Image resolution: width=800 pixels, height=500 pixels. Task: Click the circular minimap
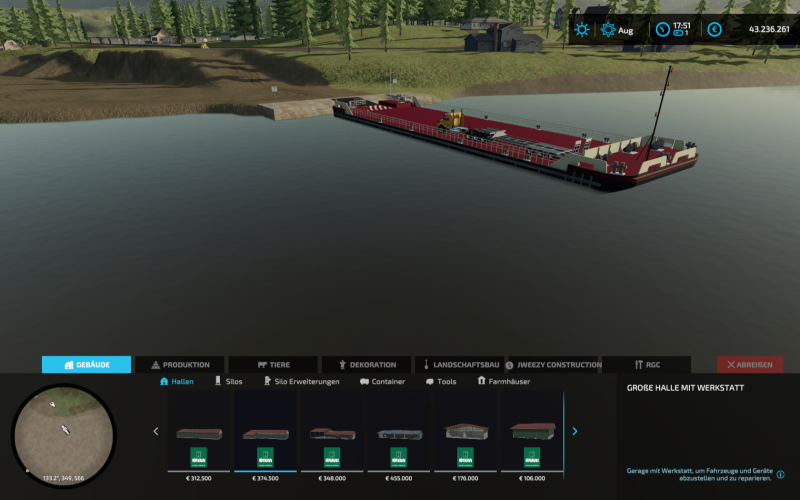pyautogui.click(x=64, y=435)
